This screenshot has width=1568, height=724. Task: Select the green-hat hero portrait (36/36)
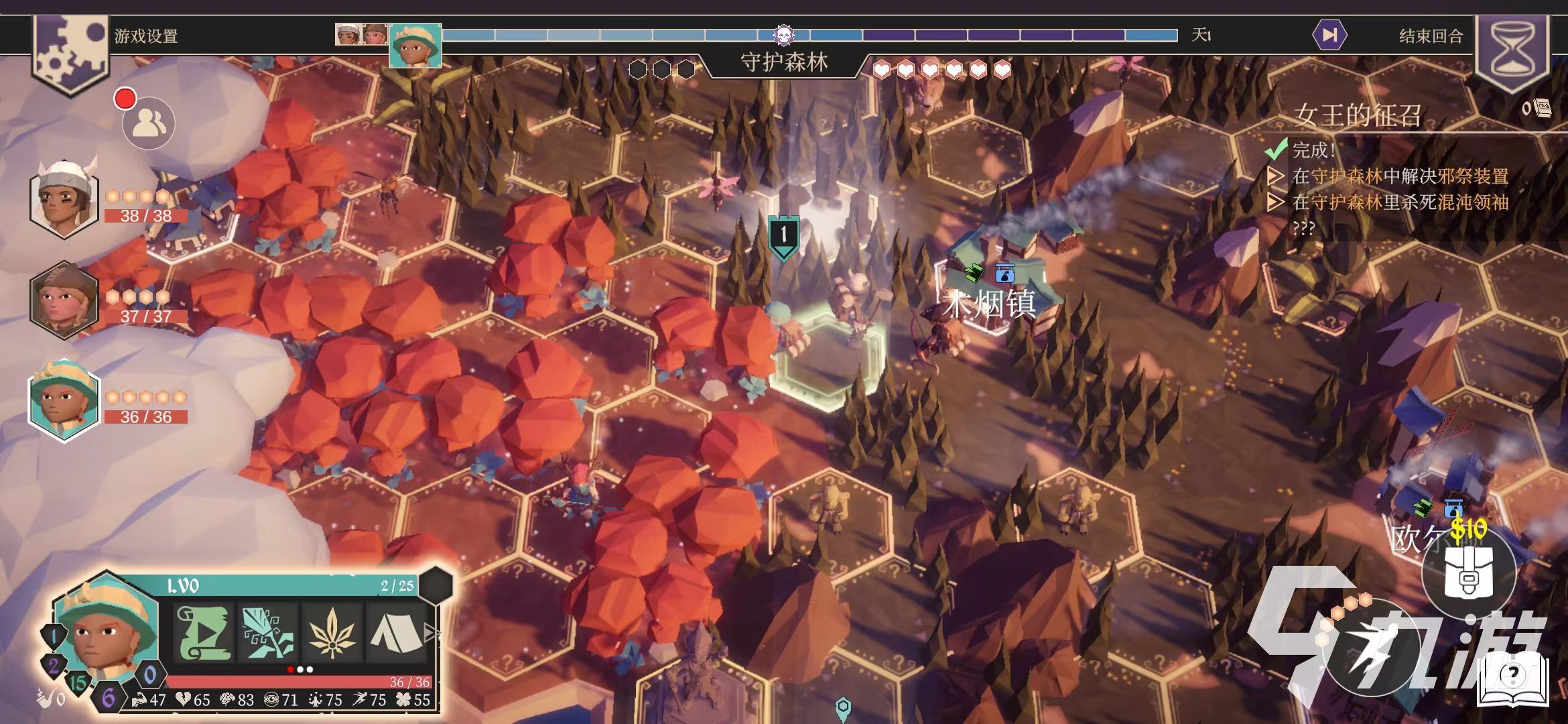(x=64, y=400)
